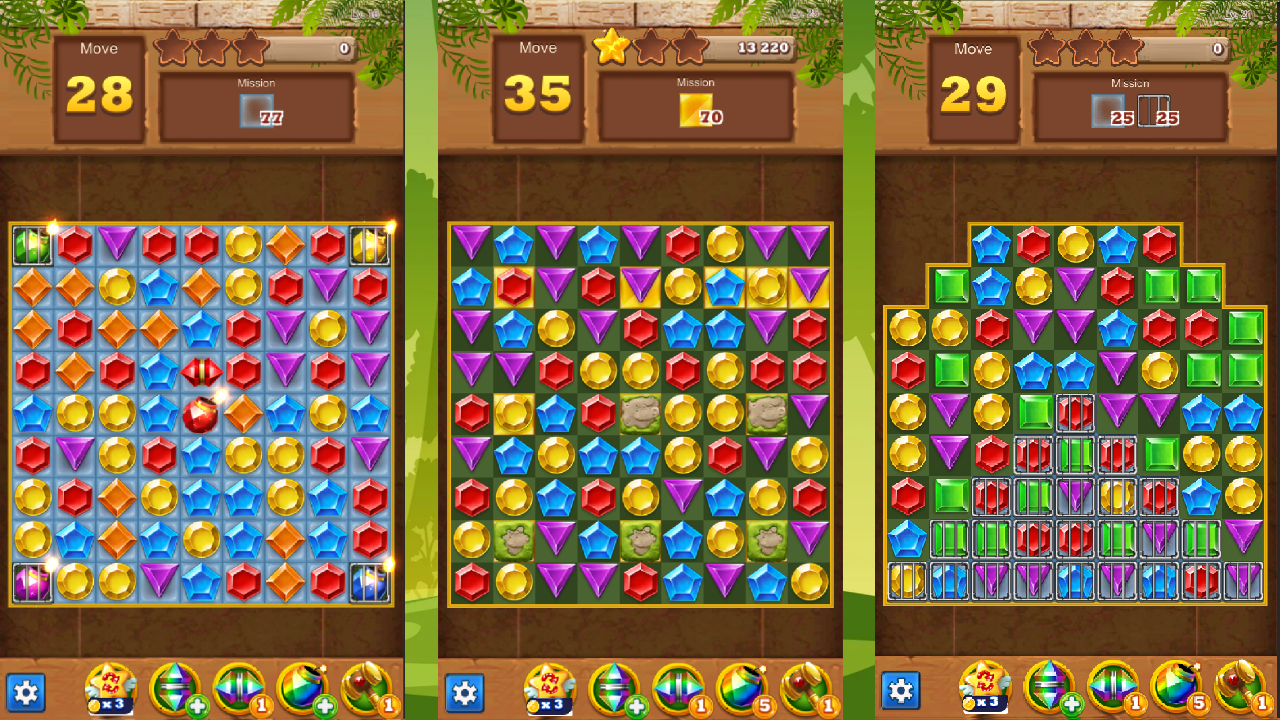Click the Lv. 21 label at top right

pos(1238,13)
